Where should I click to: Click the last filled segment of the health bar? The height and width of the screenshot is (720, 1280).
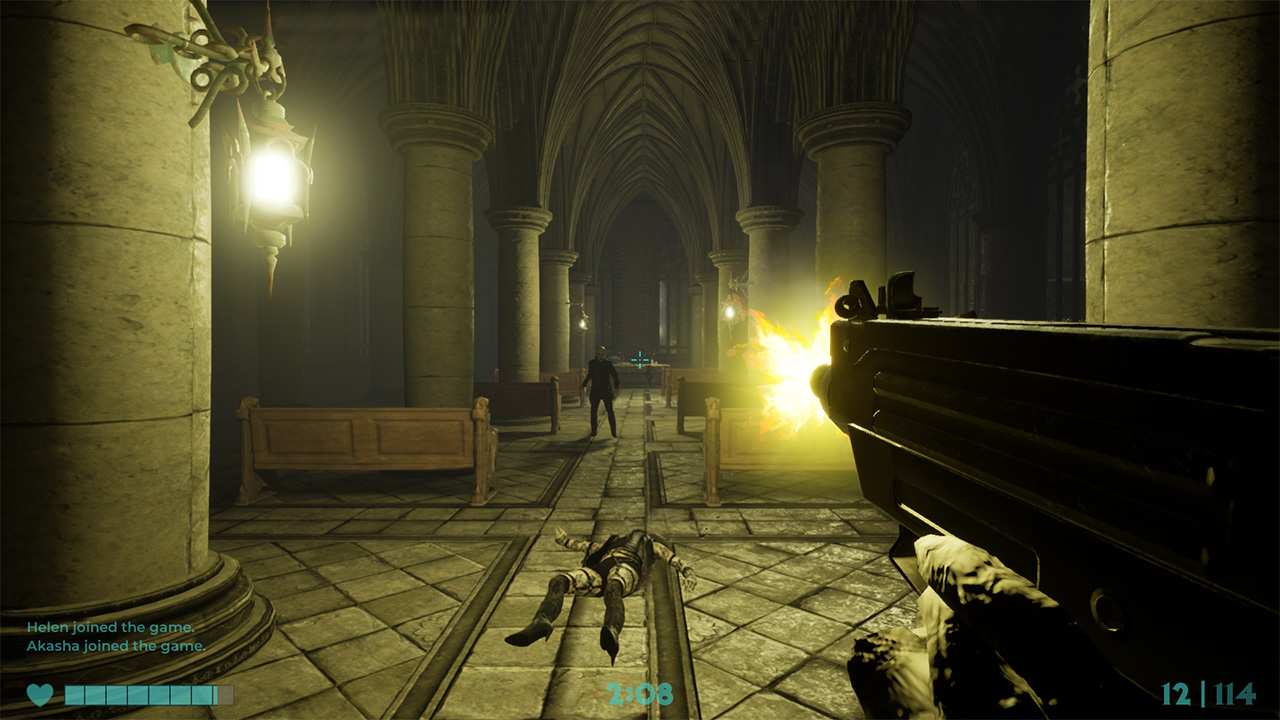[x=200, y=692]
